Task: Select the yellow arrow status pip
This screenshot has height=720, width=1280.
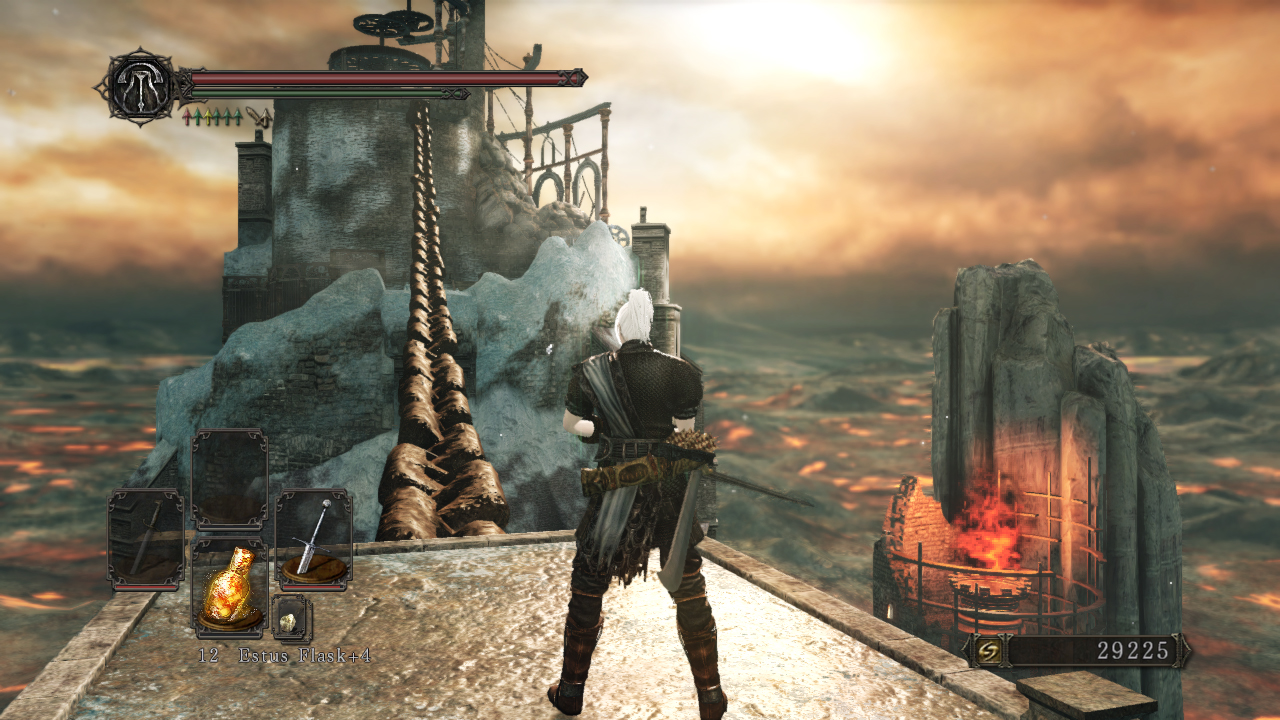Action: [209, 115]
